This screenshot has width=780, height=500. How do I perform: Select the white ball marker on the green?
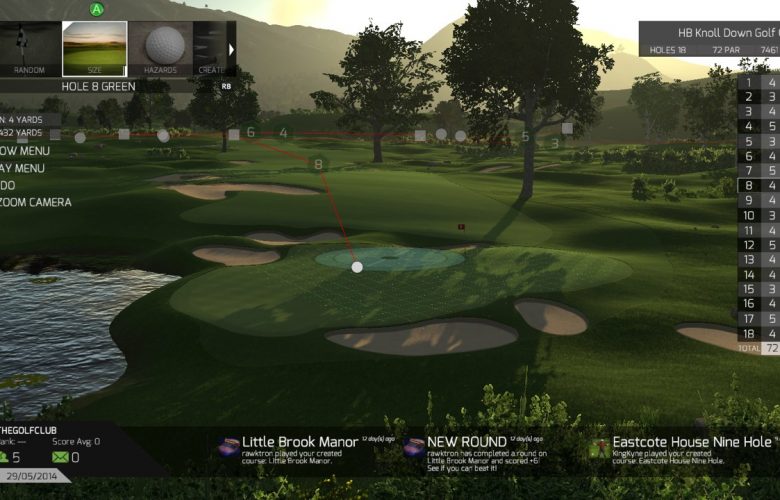pyautogui.click(x=357, y=267)
